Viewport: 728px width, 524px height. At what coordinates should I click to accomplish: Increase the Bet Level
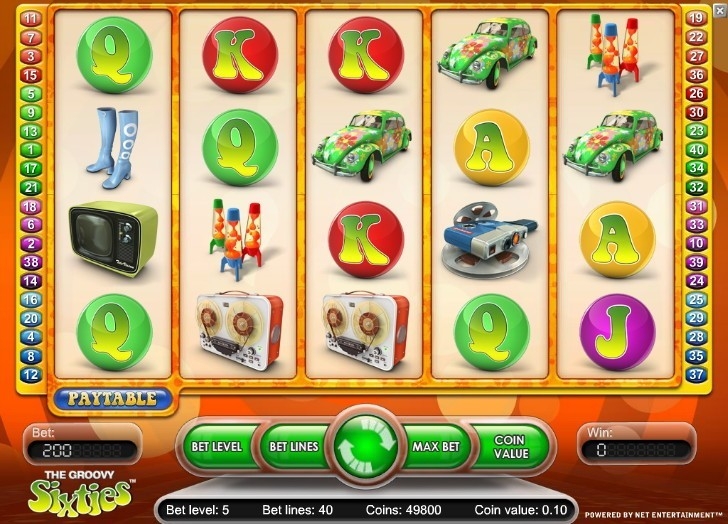(x=216, y=446)
